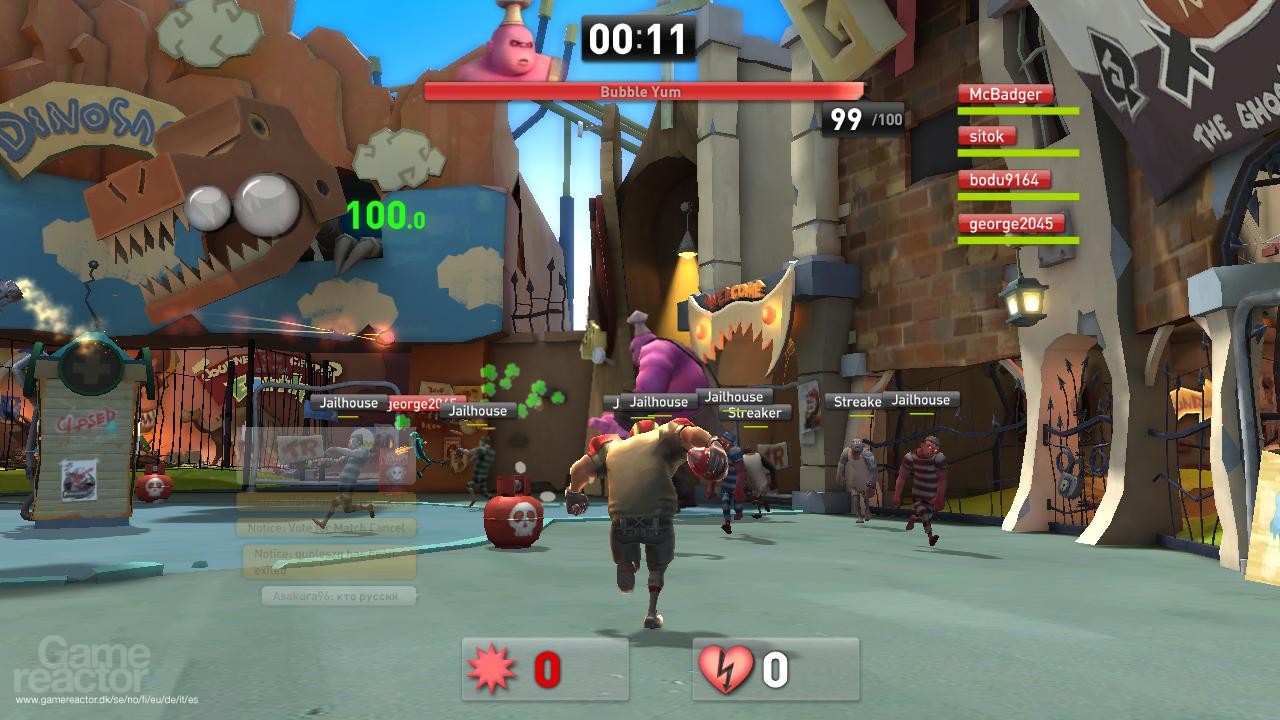Expand the Bubble Yum boss health bar
1280x720 pixels.
(641, 91)
